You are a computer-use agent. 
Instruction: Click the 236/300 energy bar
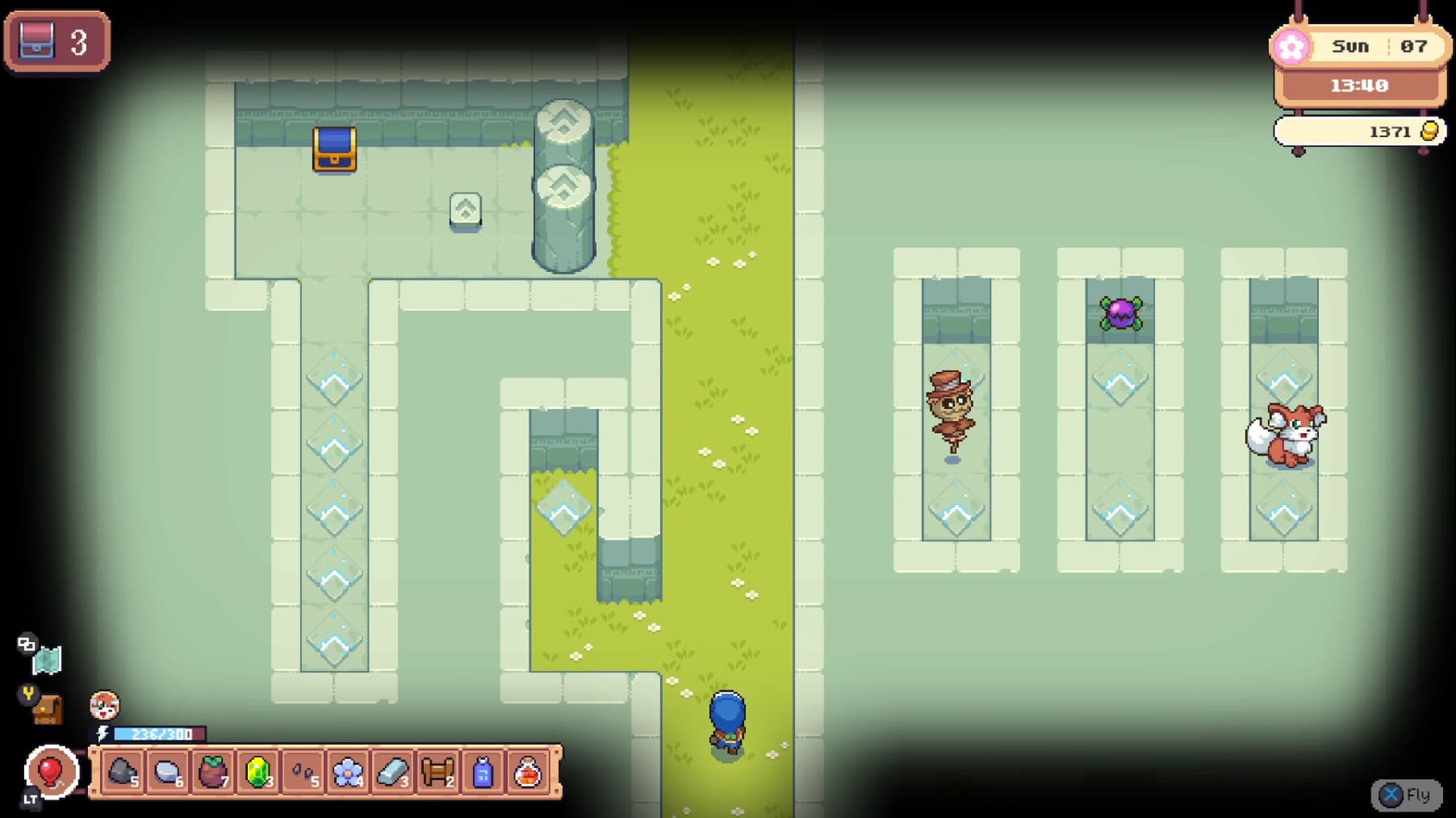point(158,735)
